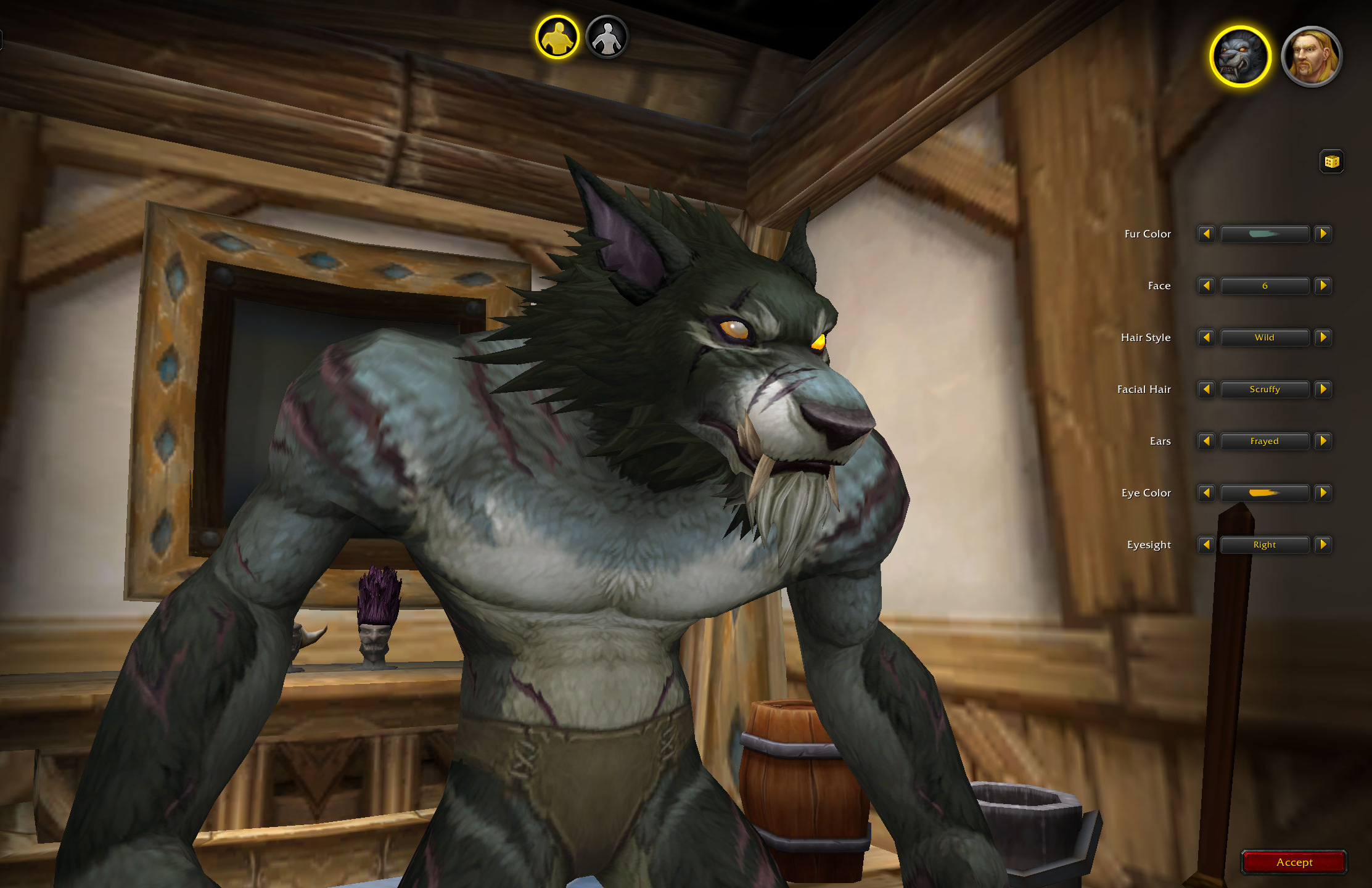Switch to the Human form portrait
Screen dimensions: 1372x888
(1311, 56)
